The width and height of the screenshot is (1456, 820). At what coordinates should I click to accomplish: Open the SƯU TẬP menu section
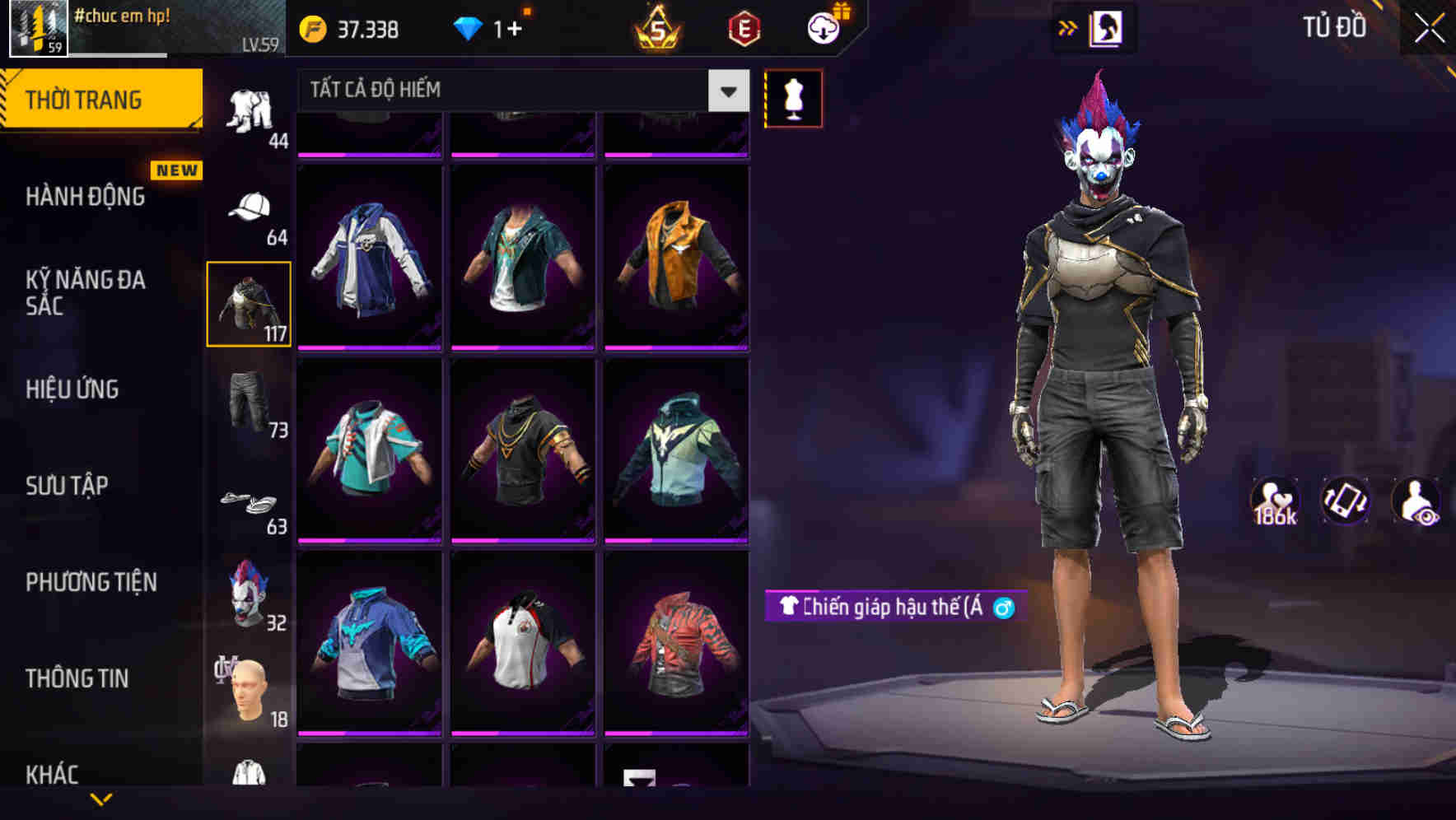(x=68, y=486)
